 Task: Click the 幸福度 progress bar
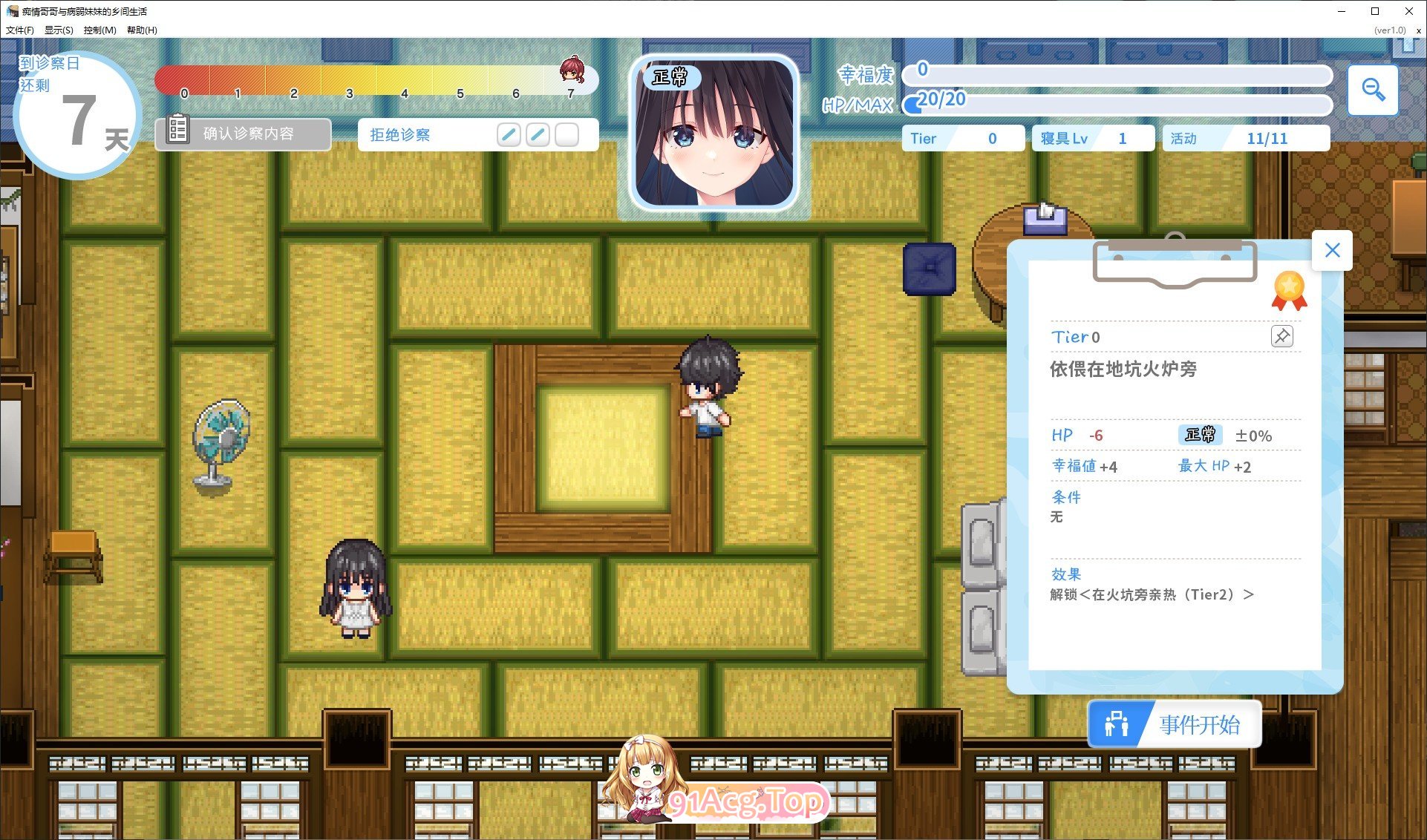pos(1114,75)
